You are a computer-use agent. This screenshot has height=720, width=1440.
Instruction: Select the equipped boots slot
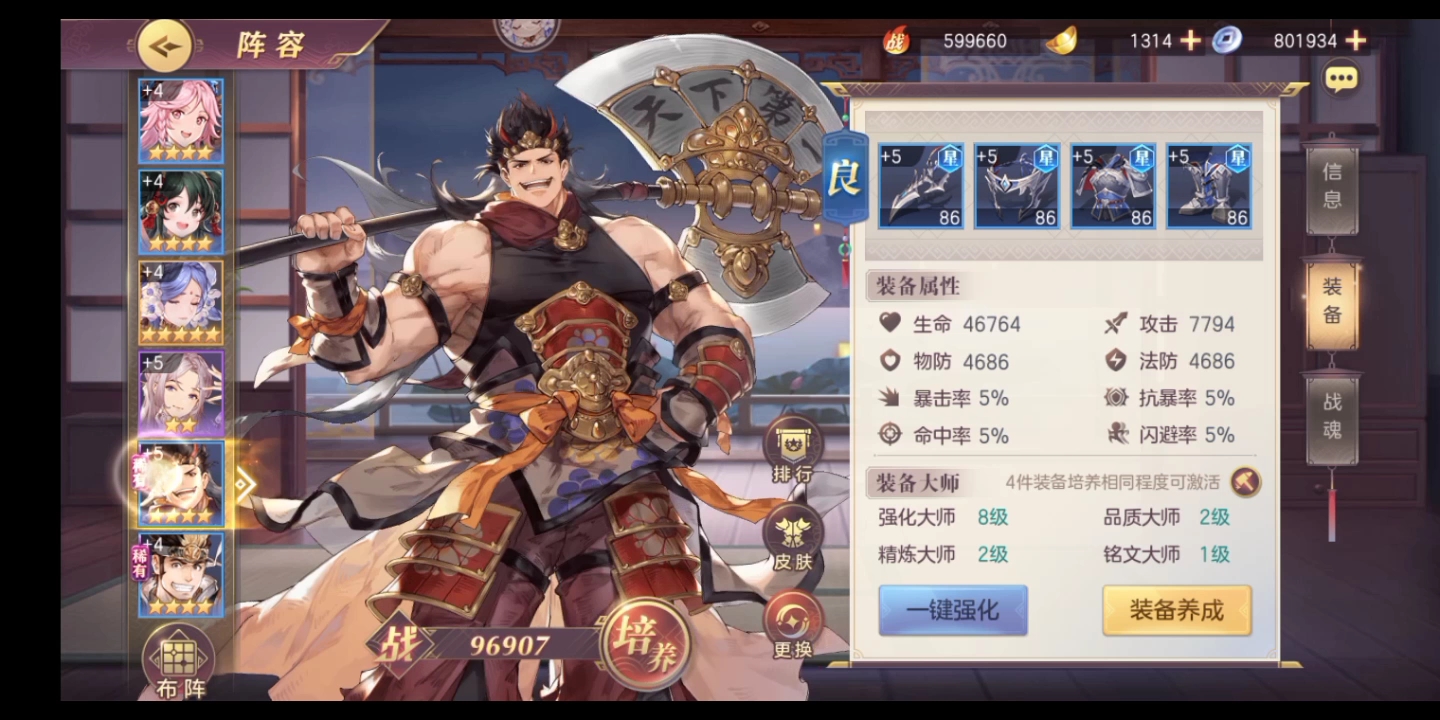pos(1209,186)
